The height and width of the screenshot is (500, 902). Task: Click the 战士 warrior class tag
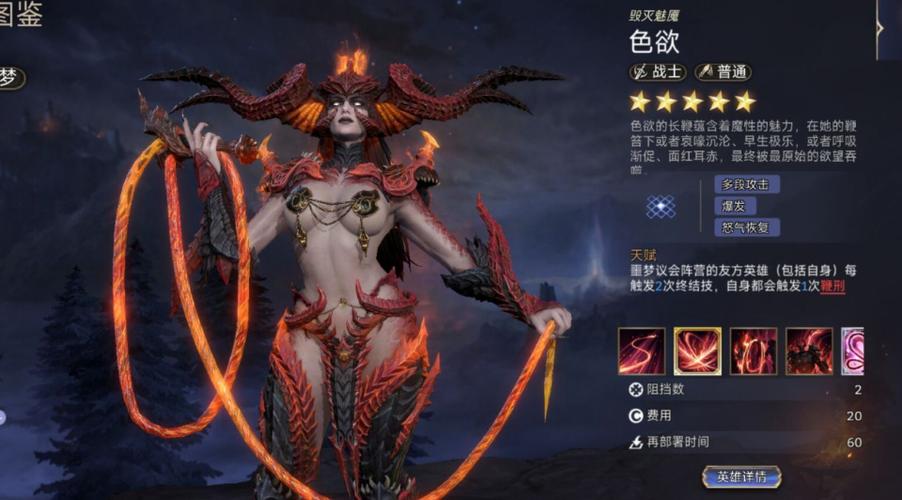click(657, 72)
